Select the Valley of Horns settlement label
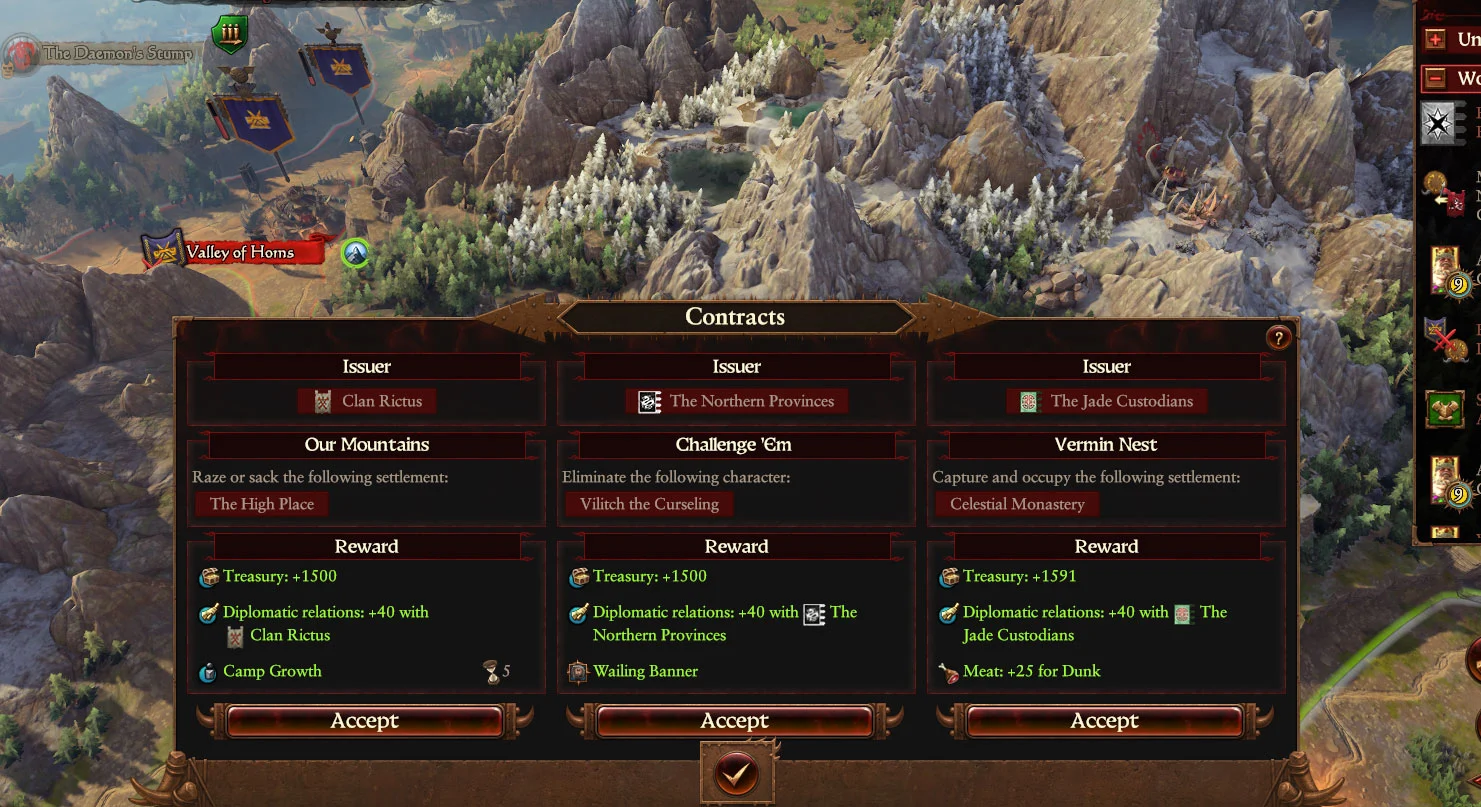The width and height of the screenshot is (1481, 807). point(240,252)
